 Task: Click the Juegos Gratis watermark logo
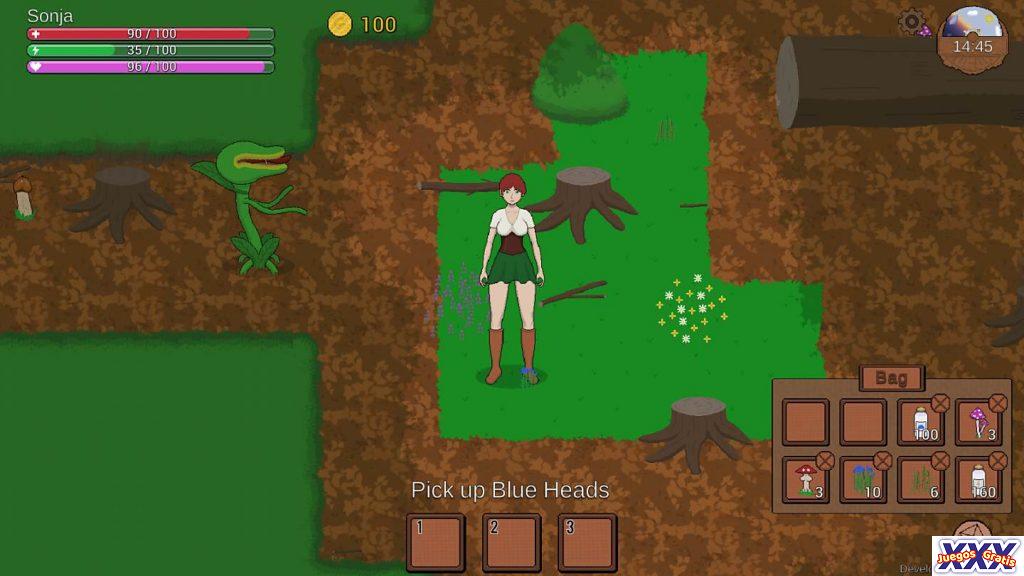(977, 555)
